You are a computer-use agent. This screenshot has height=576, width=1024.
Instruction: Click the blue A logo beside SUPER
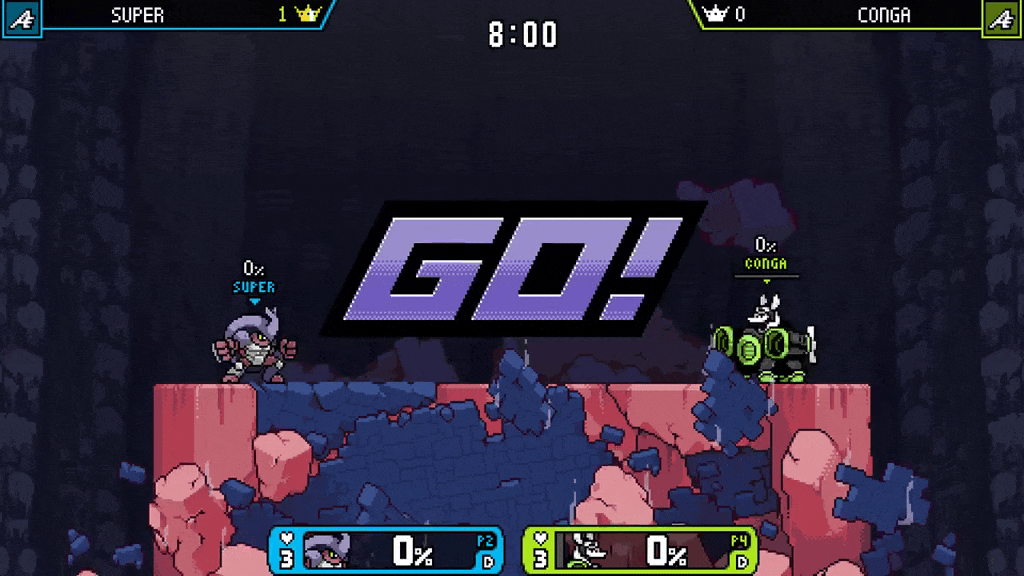20,17
